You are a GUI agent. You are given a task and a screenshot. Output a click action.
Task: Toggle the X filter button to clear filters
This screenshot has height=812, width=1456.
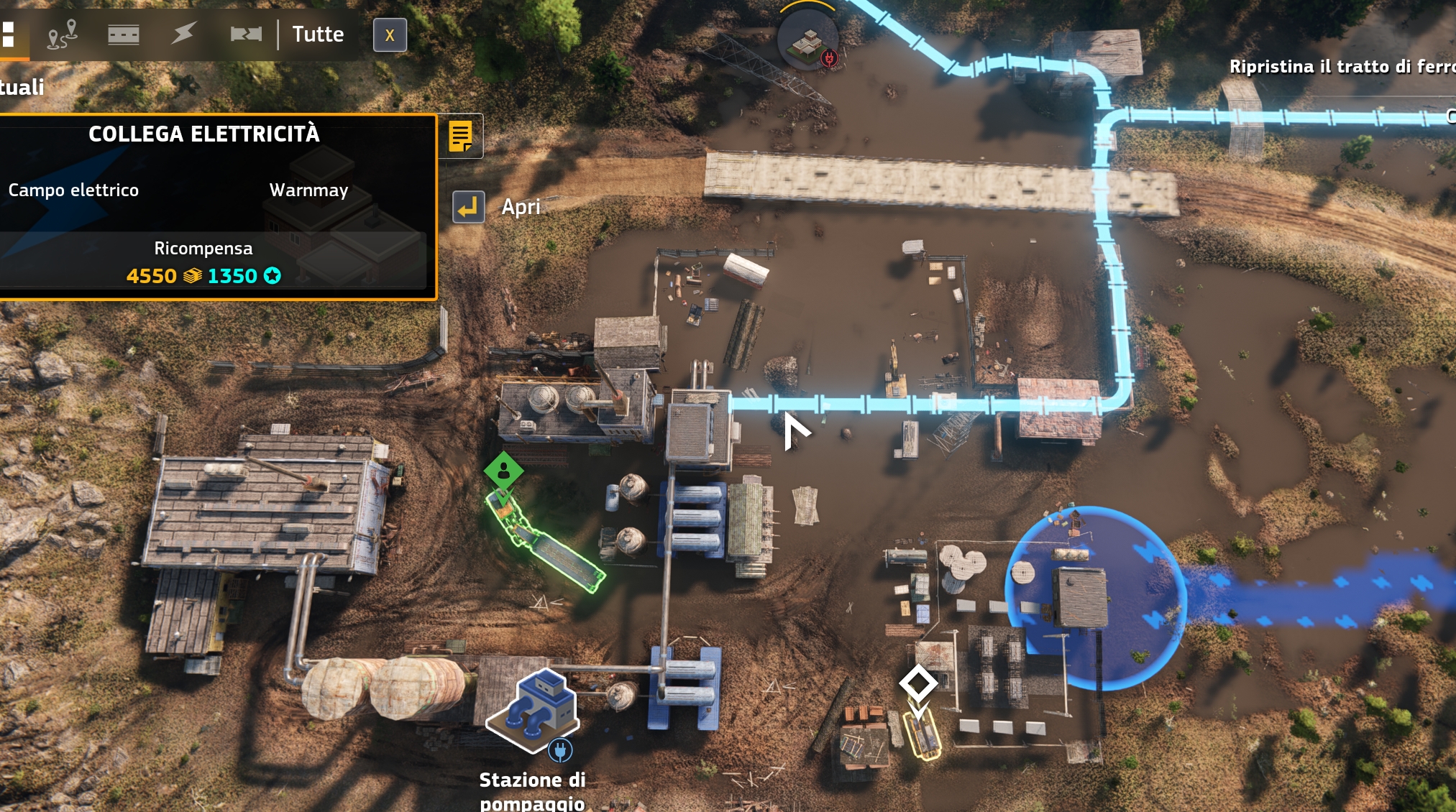pos(390,34)
